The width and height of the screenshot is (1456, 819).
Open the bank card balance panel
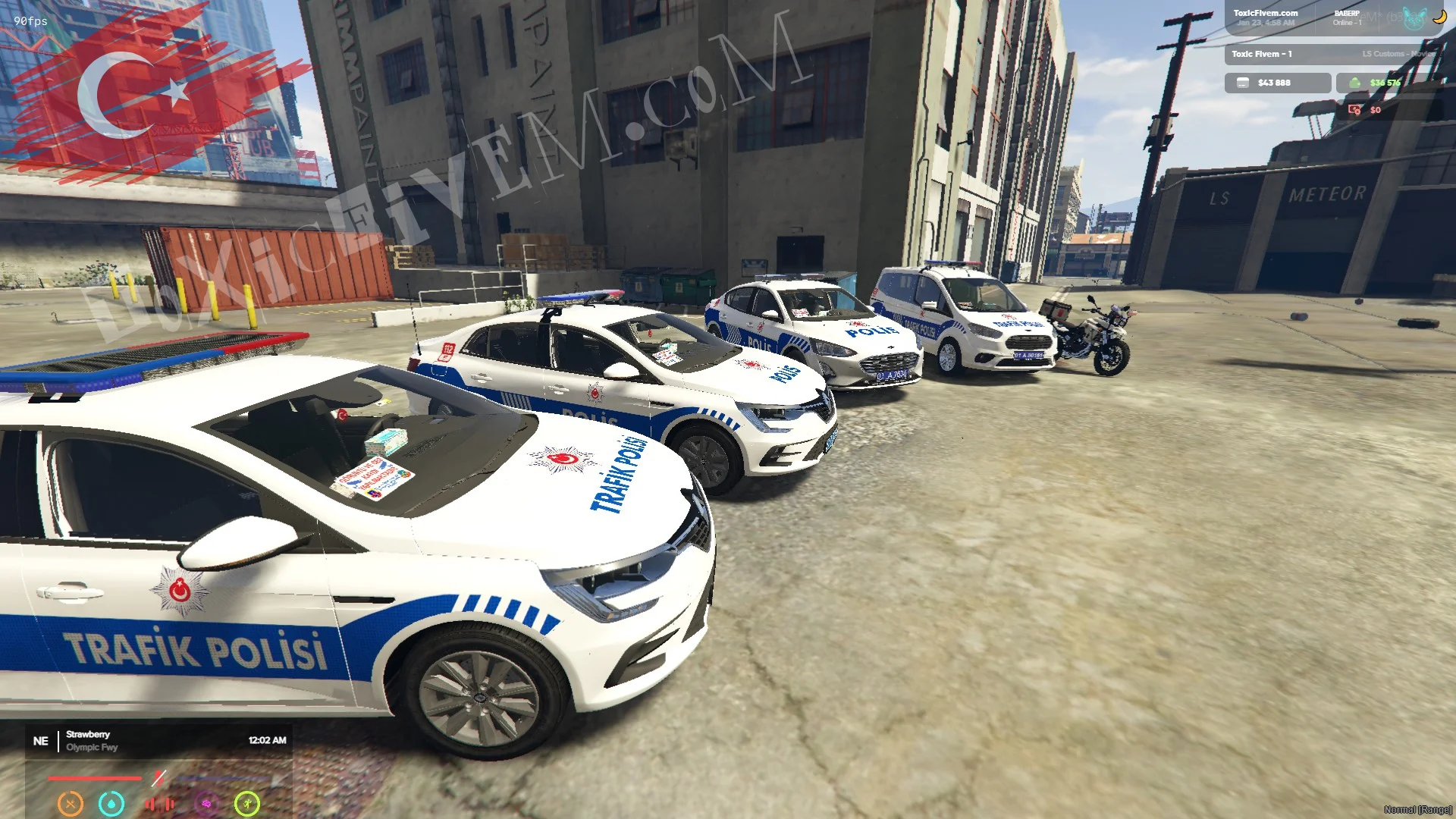coord(1277,83)
